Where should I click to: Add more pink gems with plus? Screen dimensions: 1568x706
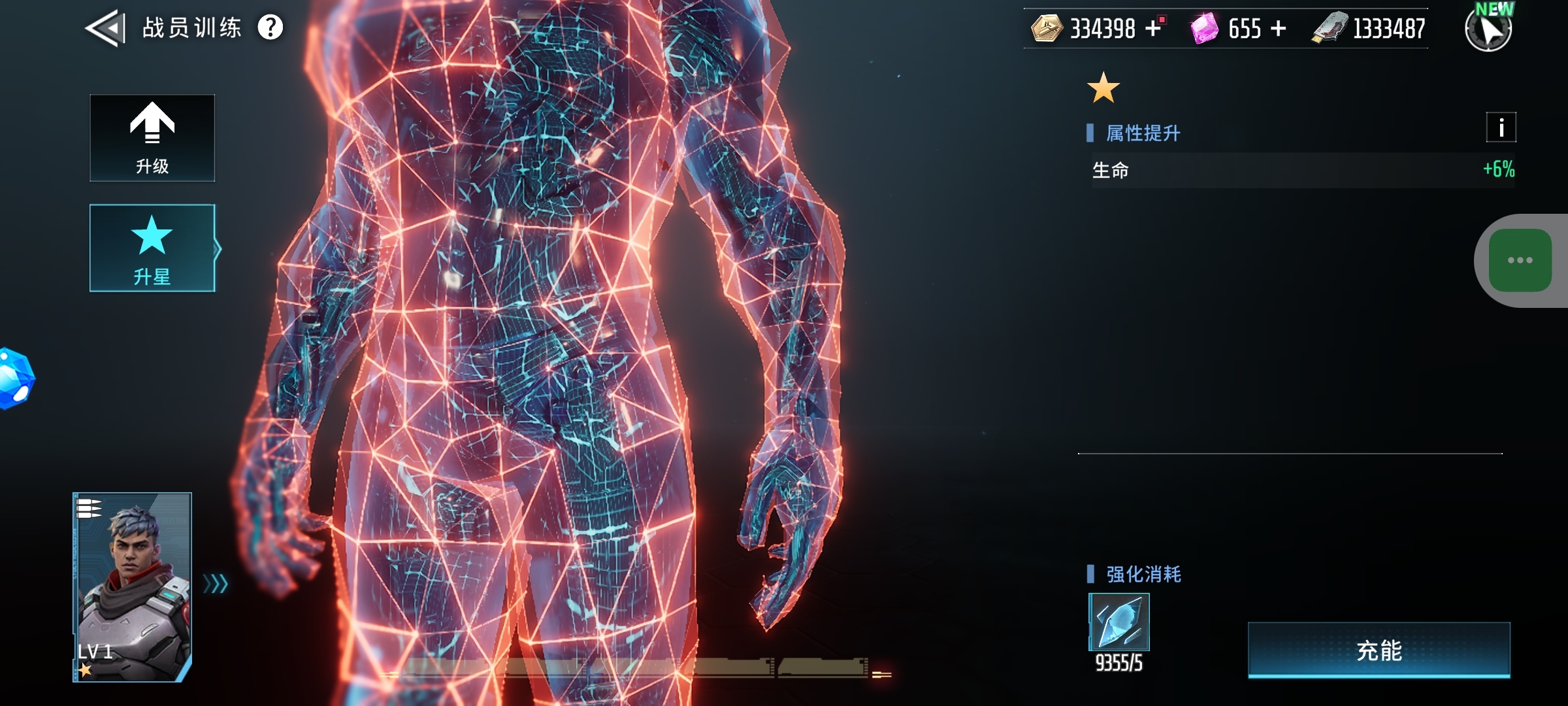(x=1279, y=28)
